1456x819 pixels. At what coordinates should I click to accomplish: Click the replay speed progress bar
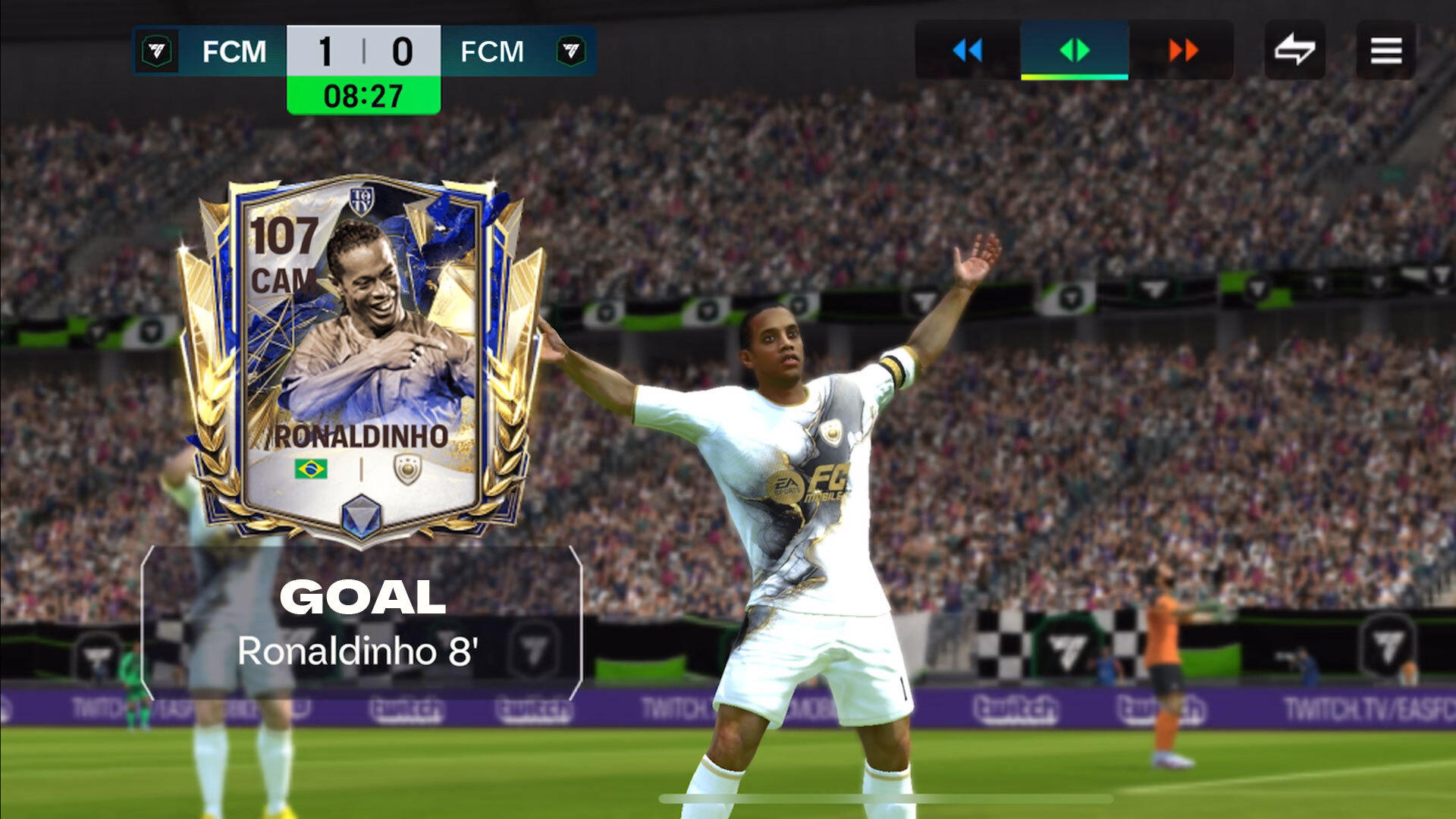tap(1073, 78)
